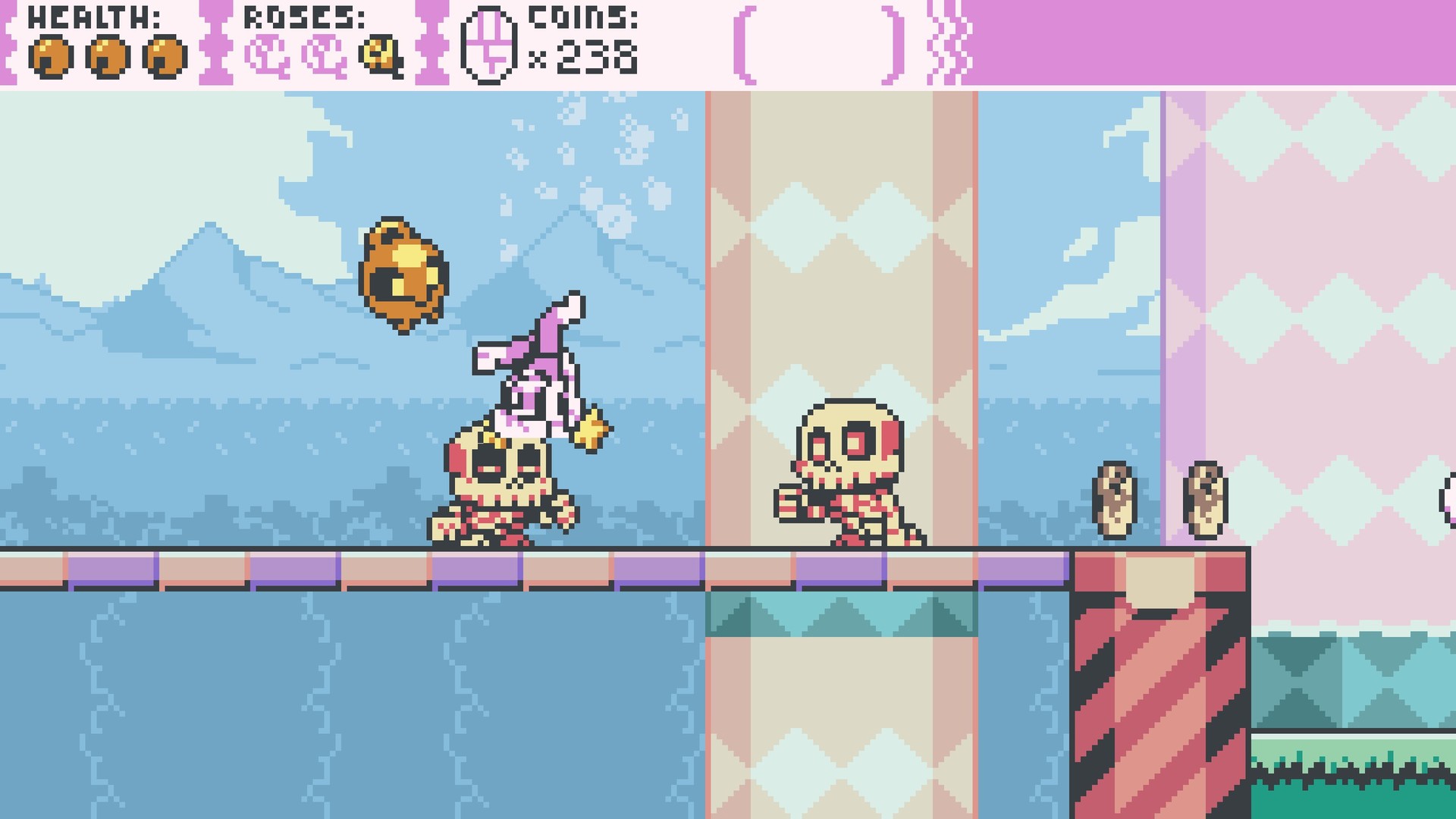Select the first rose icon in HUD

click(x=266, y=55)
